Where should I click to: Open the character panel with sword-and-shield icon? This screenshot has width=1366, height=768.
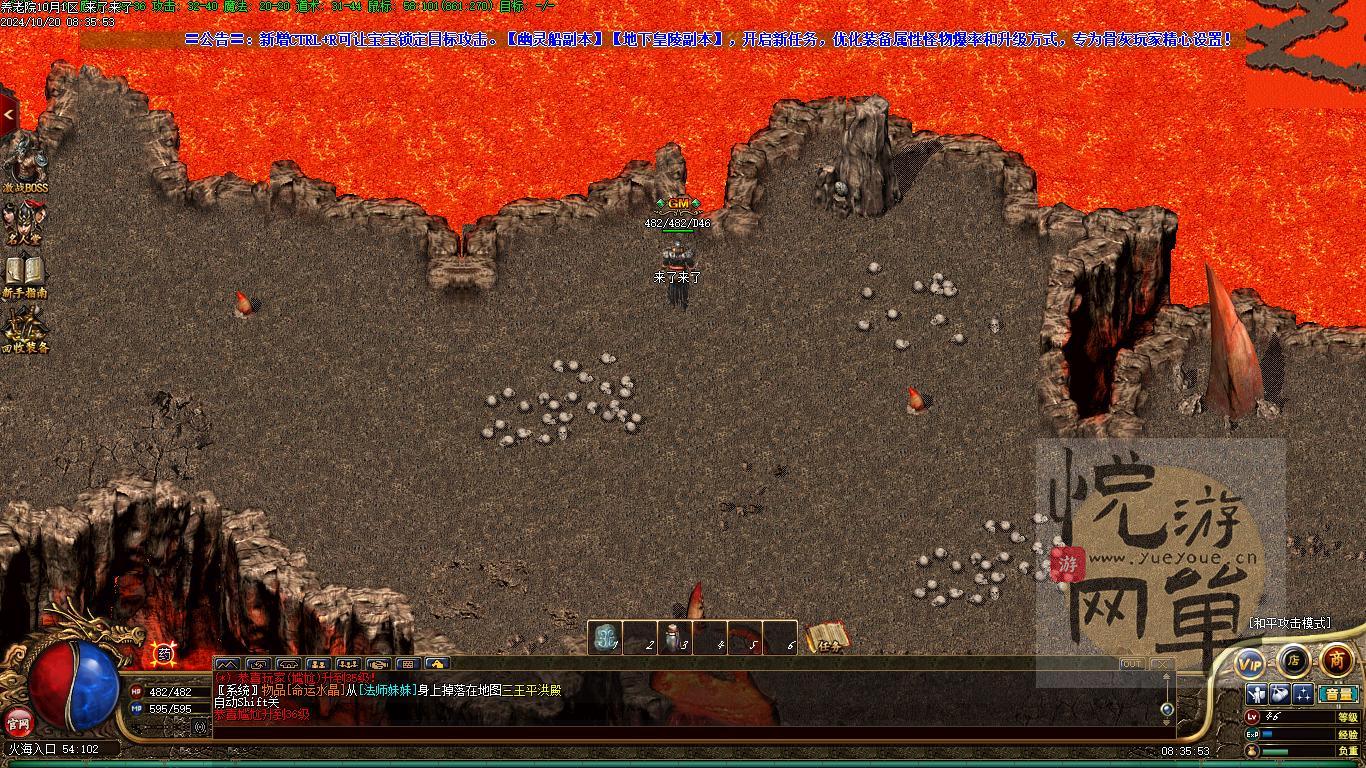(1257, 694)
